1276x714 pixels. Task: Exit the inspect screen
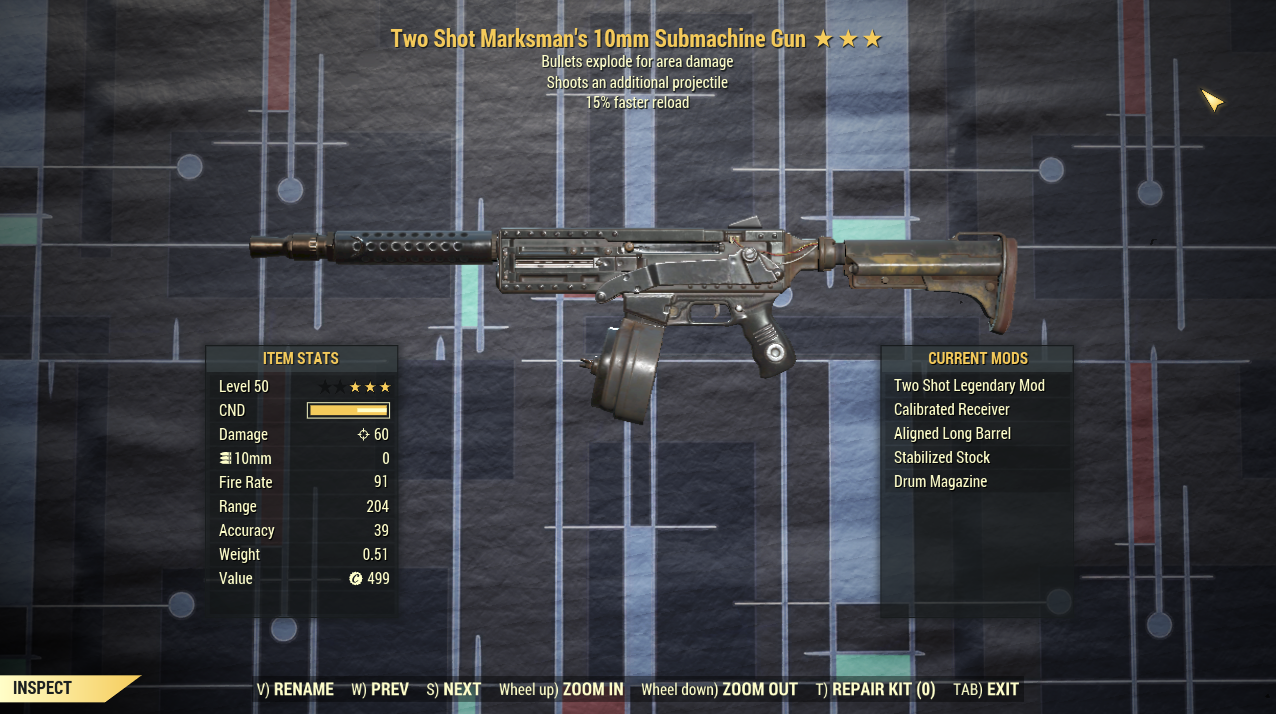point(986,689)
